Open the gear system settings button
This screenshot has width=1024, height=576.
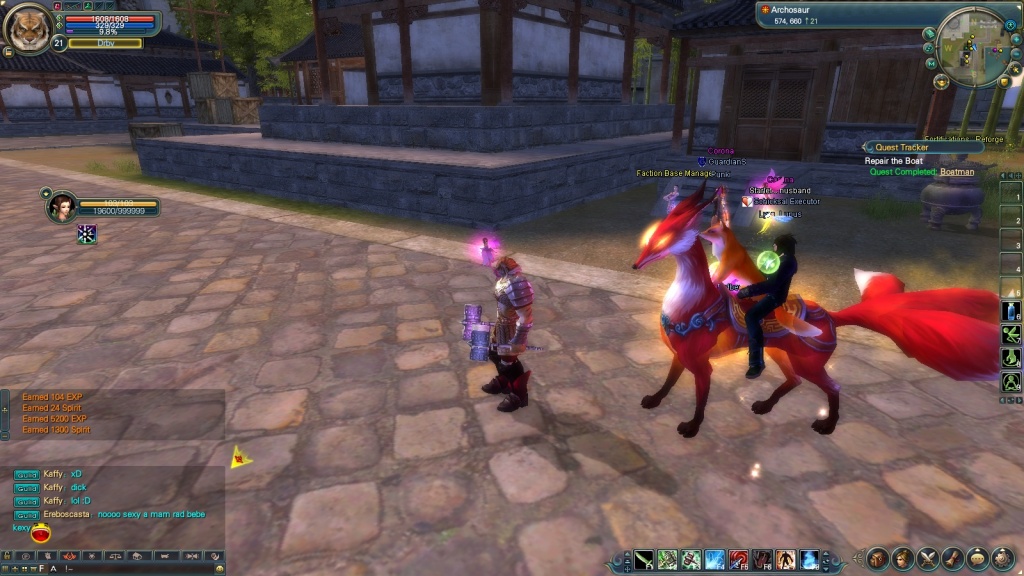tap(1002, 558)
